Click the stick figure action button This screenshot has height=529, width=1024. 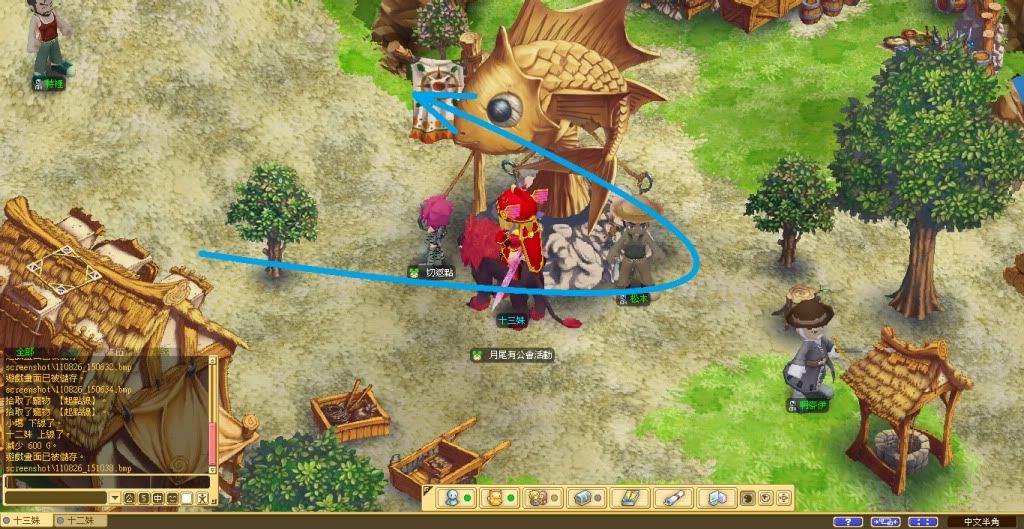pos(200,498)
